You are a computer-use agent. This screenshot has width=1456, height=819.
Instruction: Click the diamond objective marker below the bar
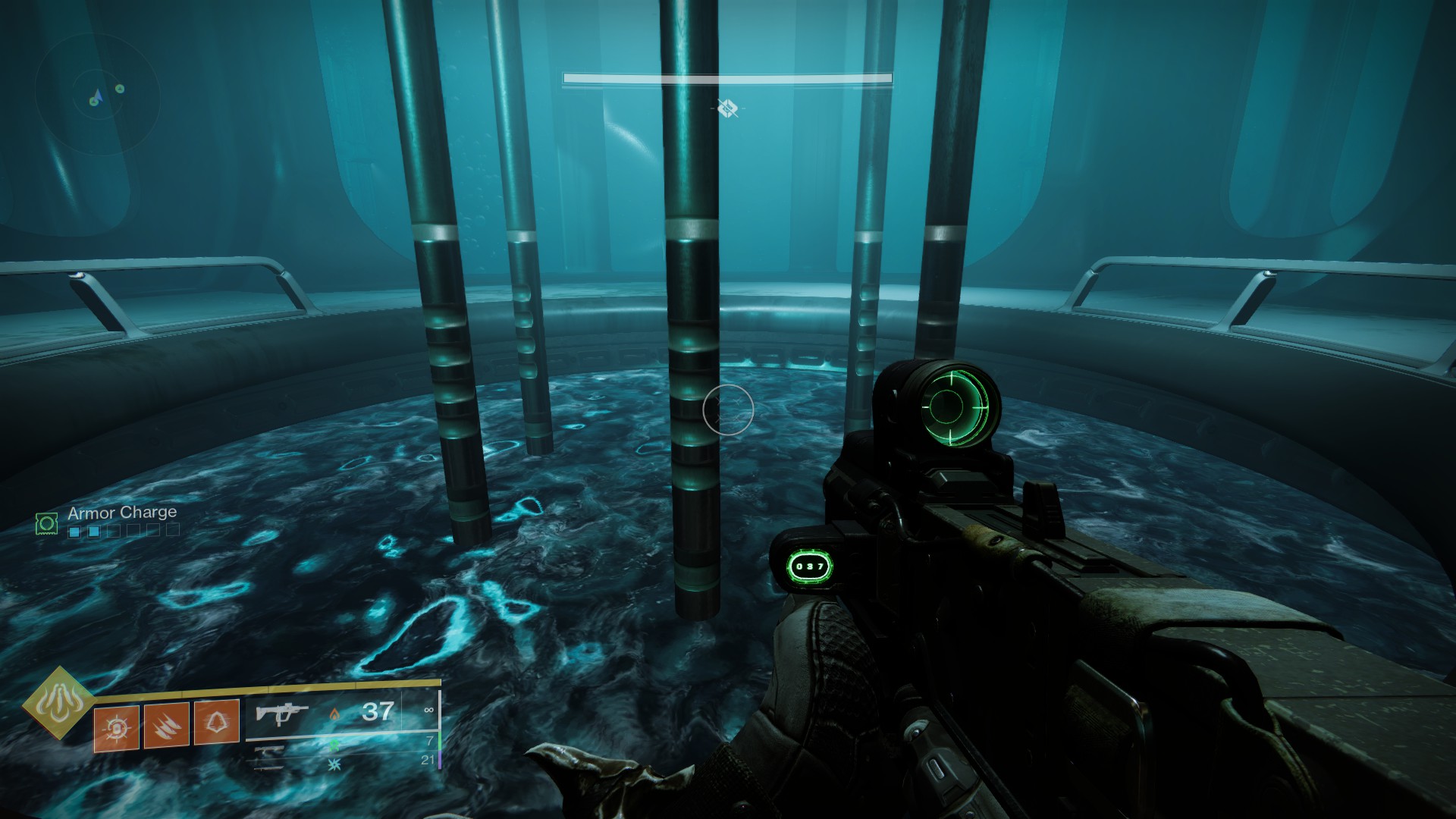(x=728, y=108)
